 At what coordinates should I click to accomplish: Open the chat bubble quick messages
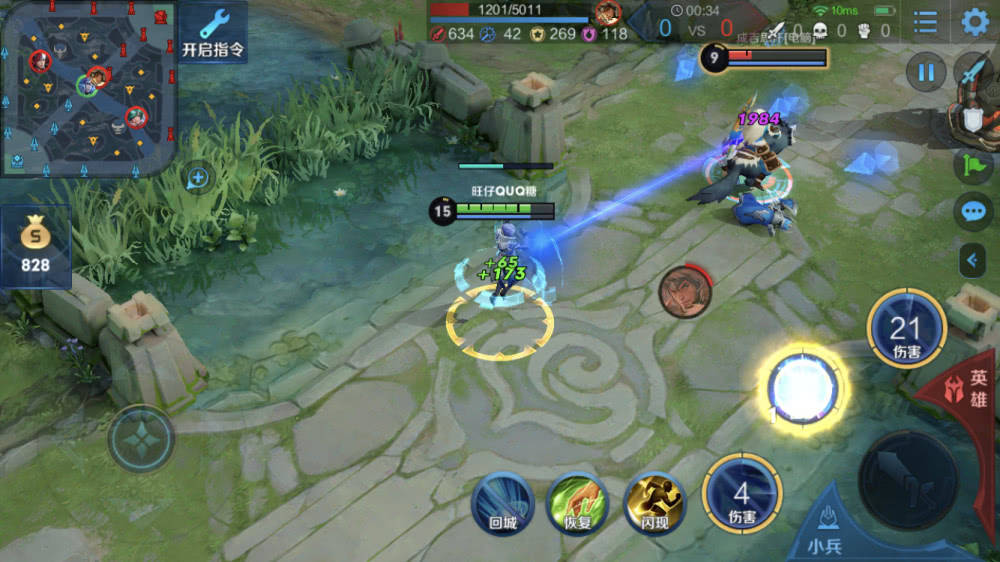(x=973, y=212)
